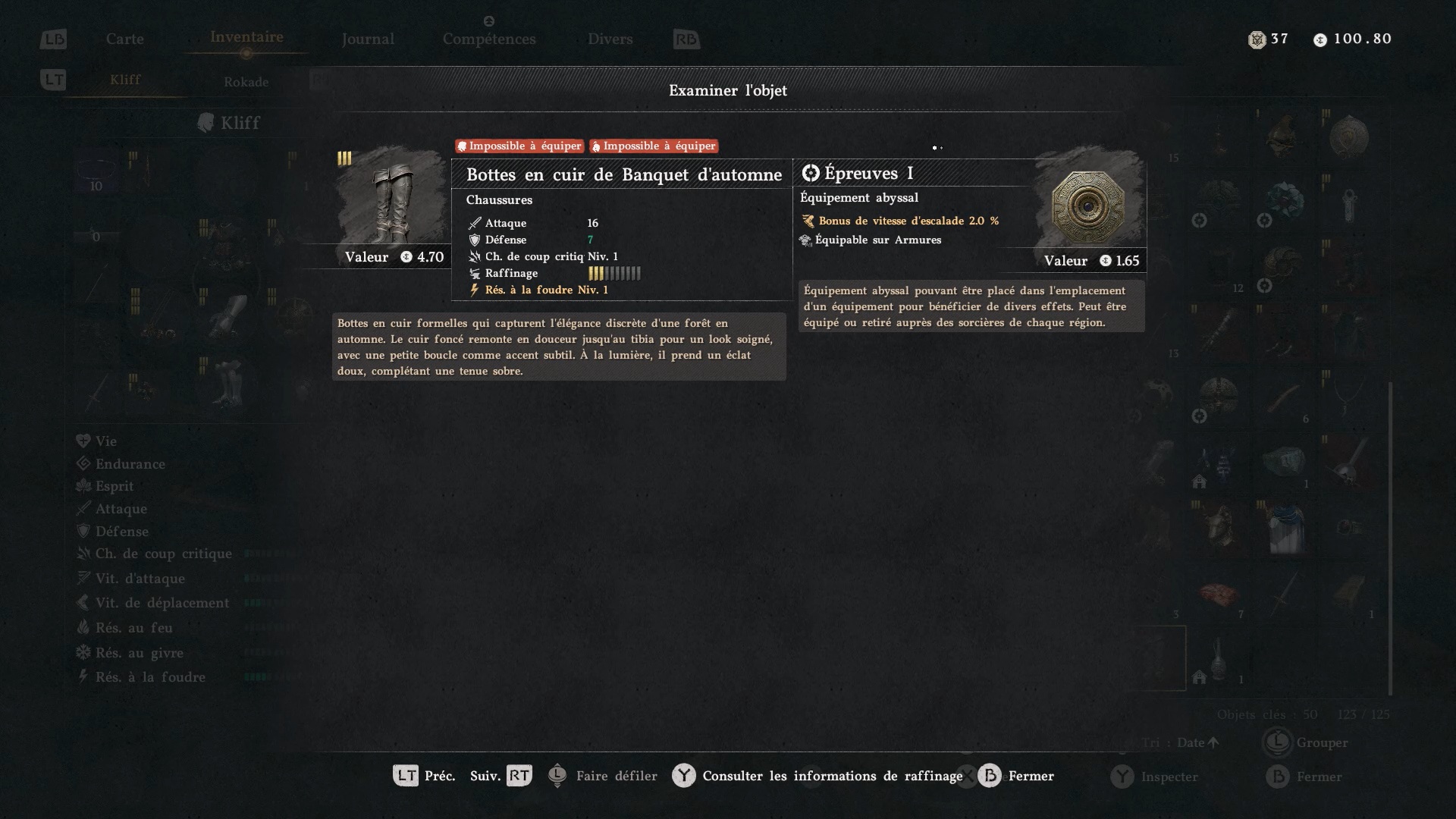Switch to the Inventaire tab
Viewport: 1456px width, 819px height.
[x=246, y=37]
